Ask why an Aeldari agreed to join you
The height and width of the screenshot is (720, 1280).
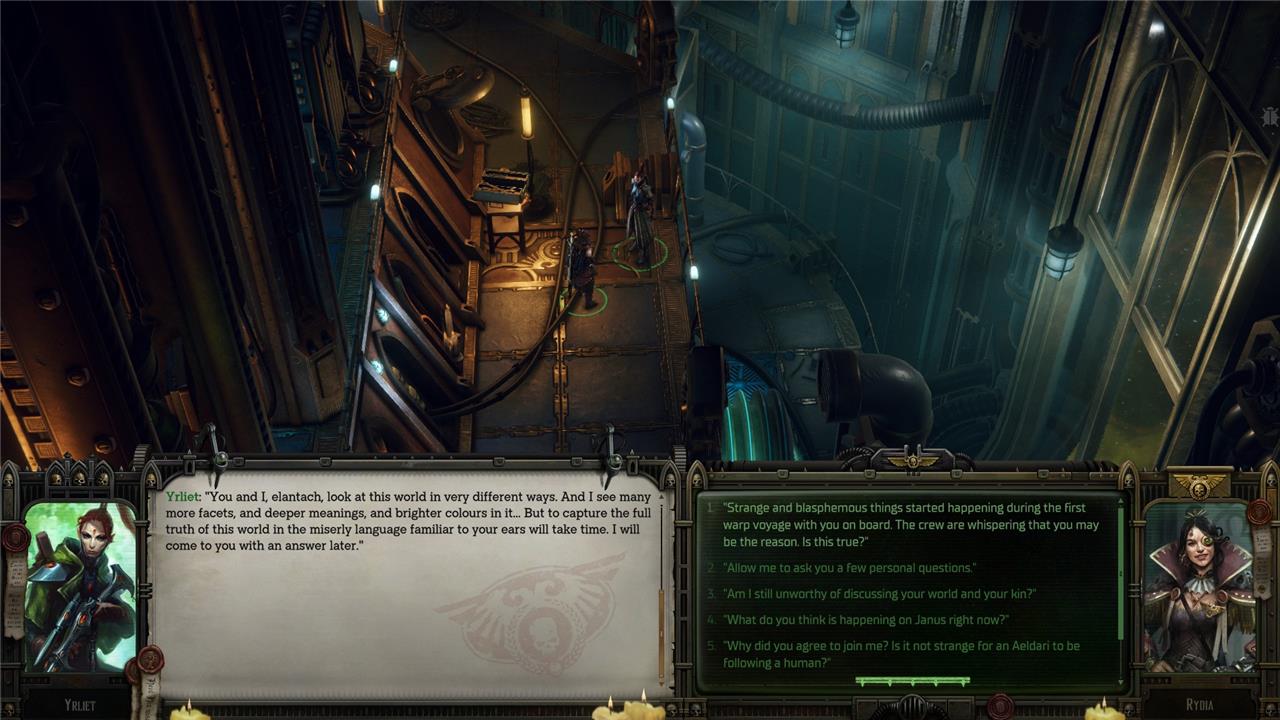click(x=900, y=654)
